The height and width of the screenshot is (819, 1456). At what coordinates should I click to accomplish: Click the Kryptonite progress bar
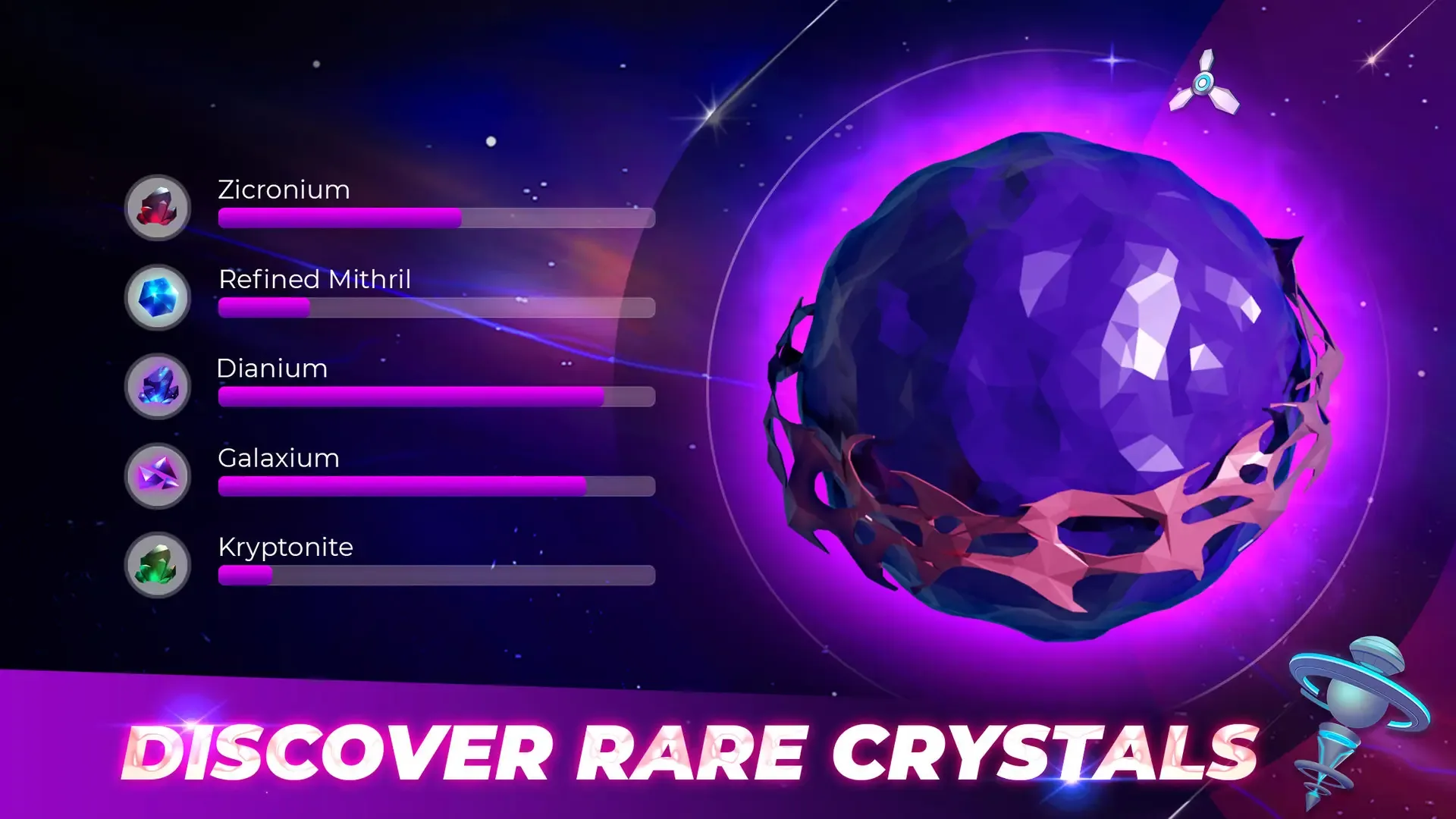tap(436, 575)
